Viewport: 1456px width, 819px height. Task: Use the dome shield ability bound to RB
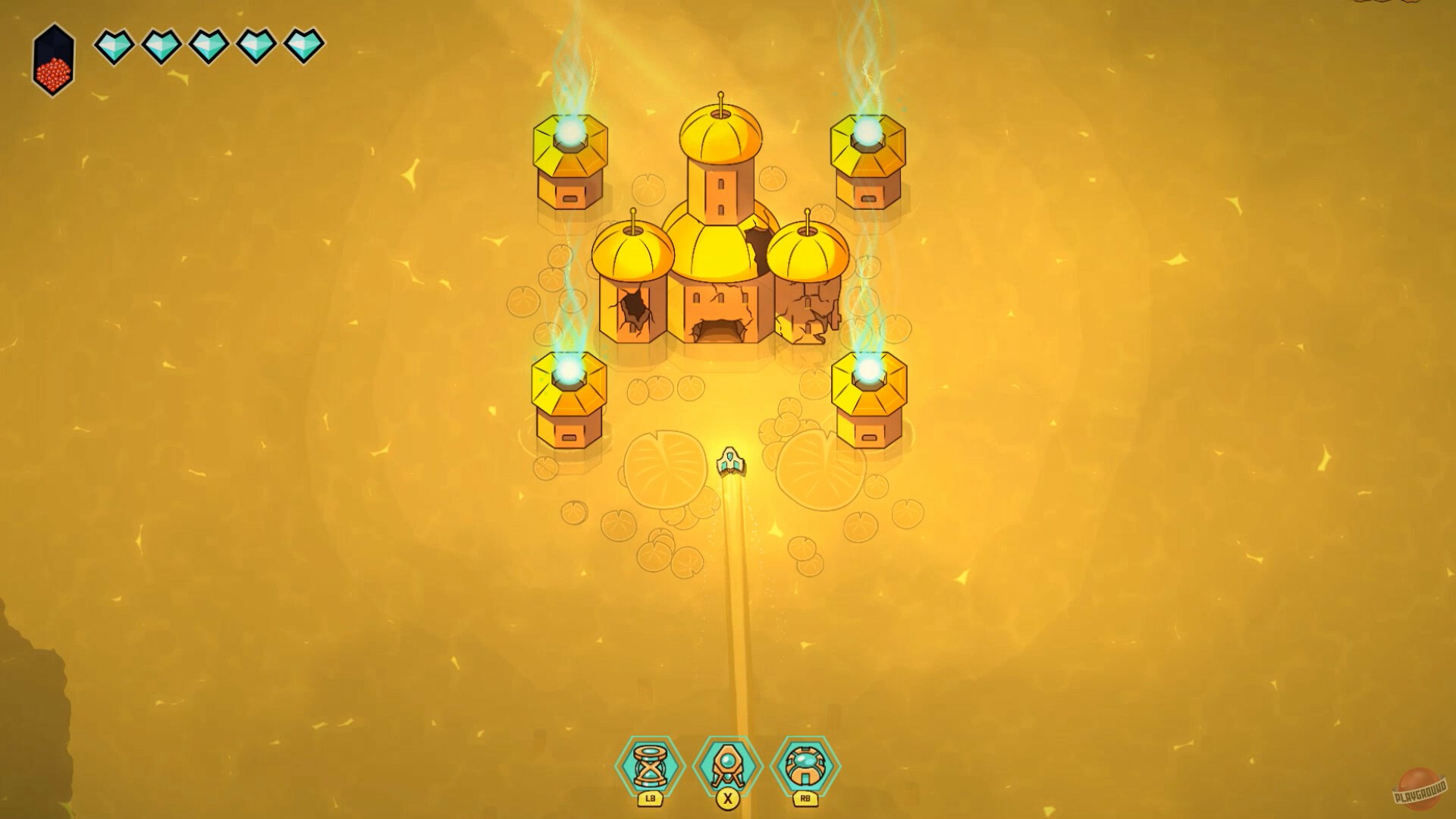804,766
